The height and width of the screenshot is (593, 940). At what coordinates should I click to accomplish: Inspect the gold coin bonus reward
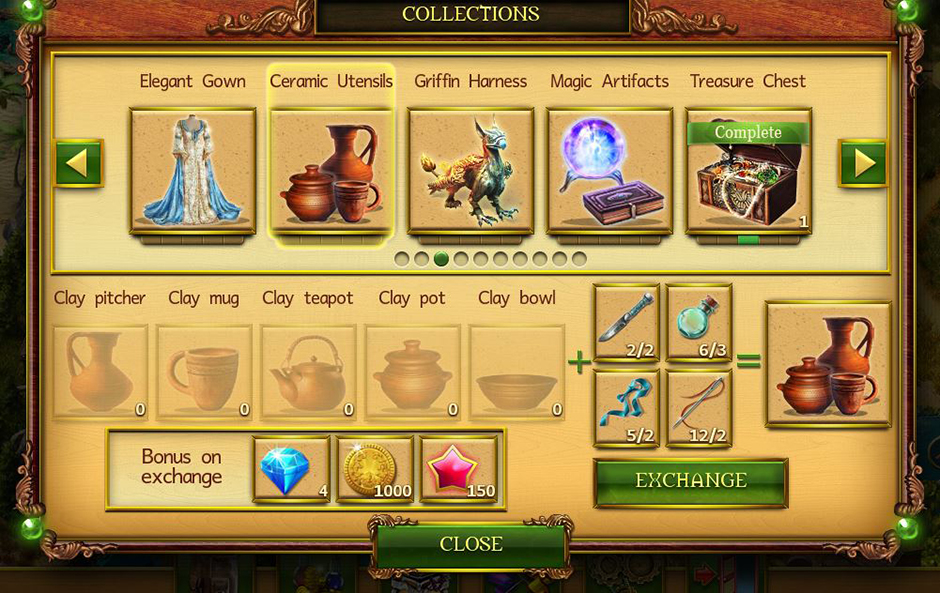click(375, 469)
